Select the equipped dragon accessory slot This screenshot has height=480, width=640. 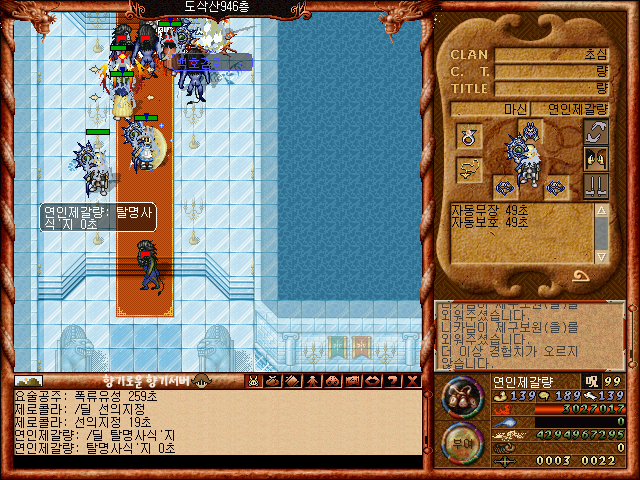[x=468, y=170]
